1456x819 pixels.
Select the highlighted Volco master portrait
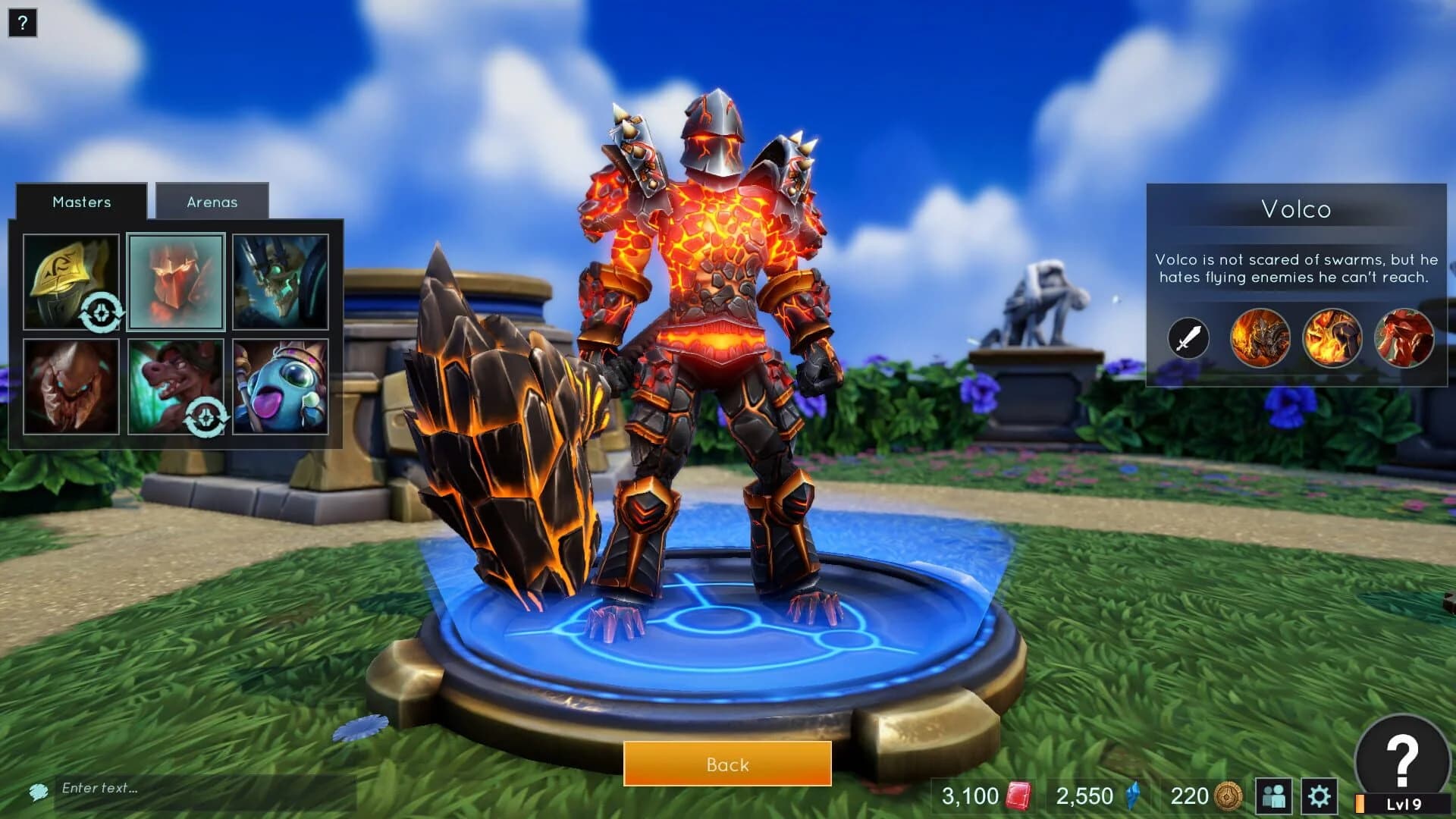pos(176,281)
